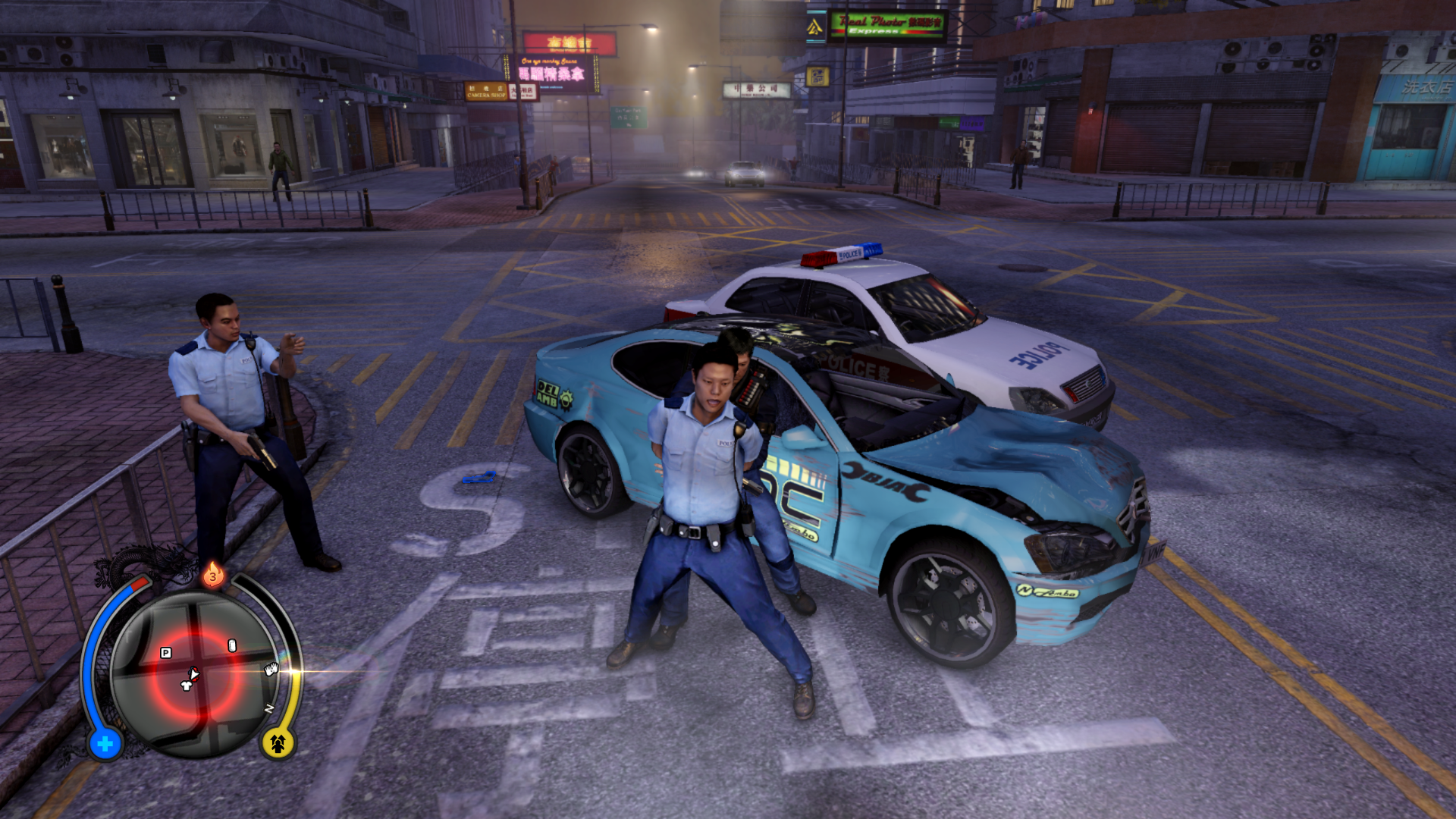Click the yellow Face meter icon
Viewport: 1456px width, 819px height.
(278, 743)
